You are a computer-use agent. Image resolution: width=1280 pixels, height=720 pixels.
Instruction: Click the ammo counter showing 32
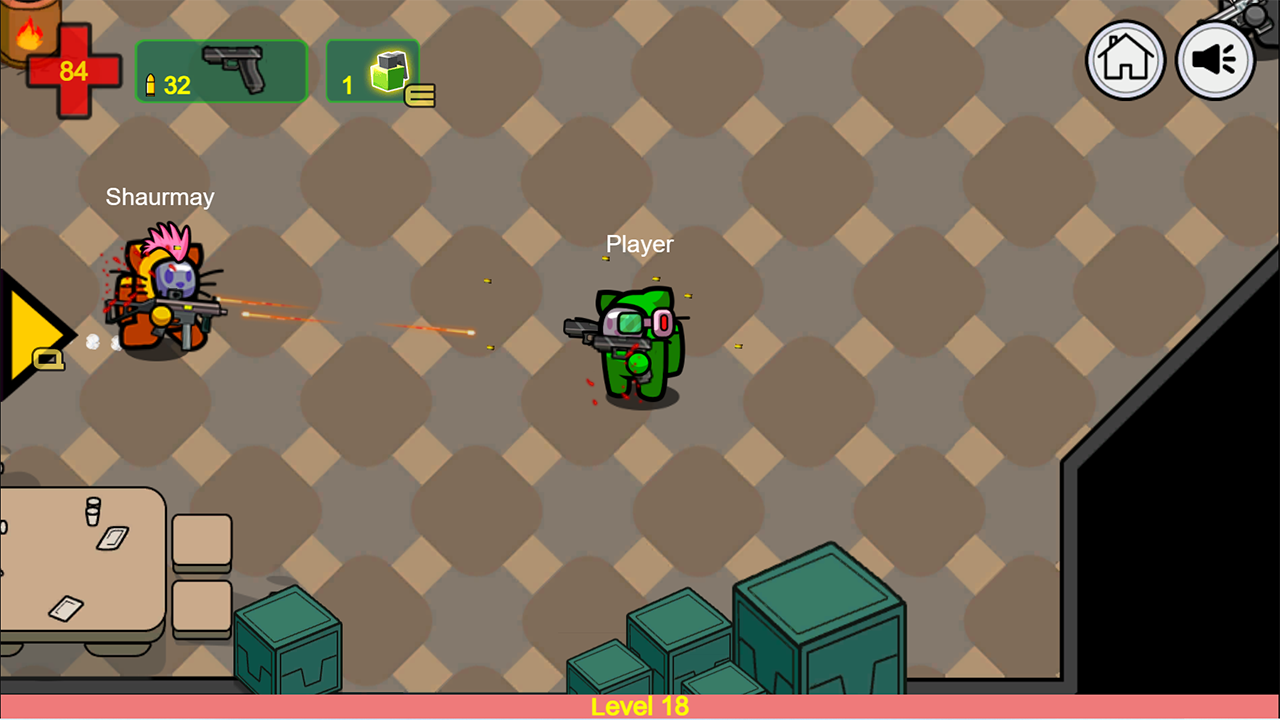pyautogui.click(x=176, y=86)
